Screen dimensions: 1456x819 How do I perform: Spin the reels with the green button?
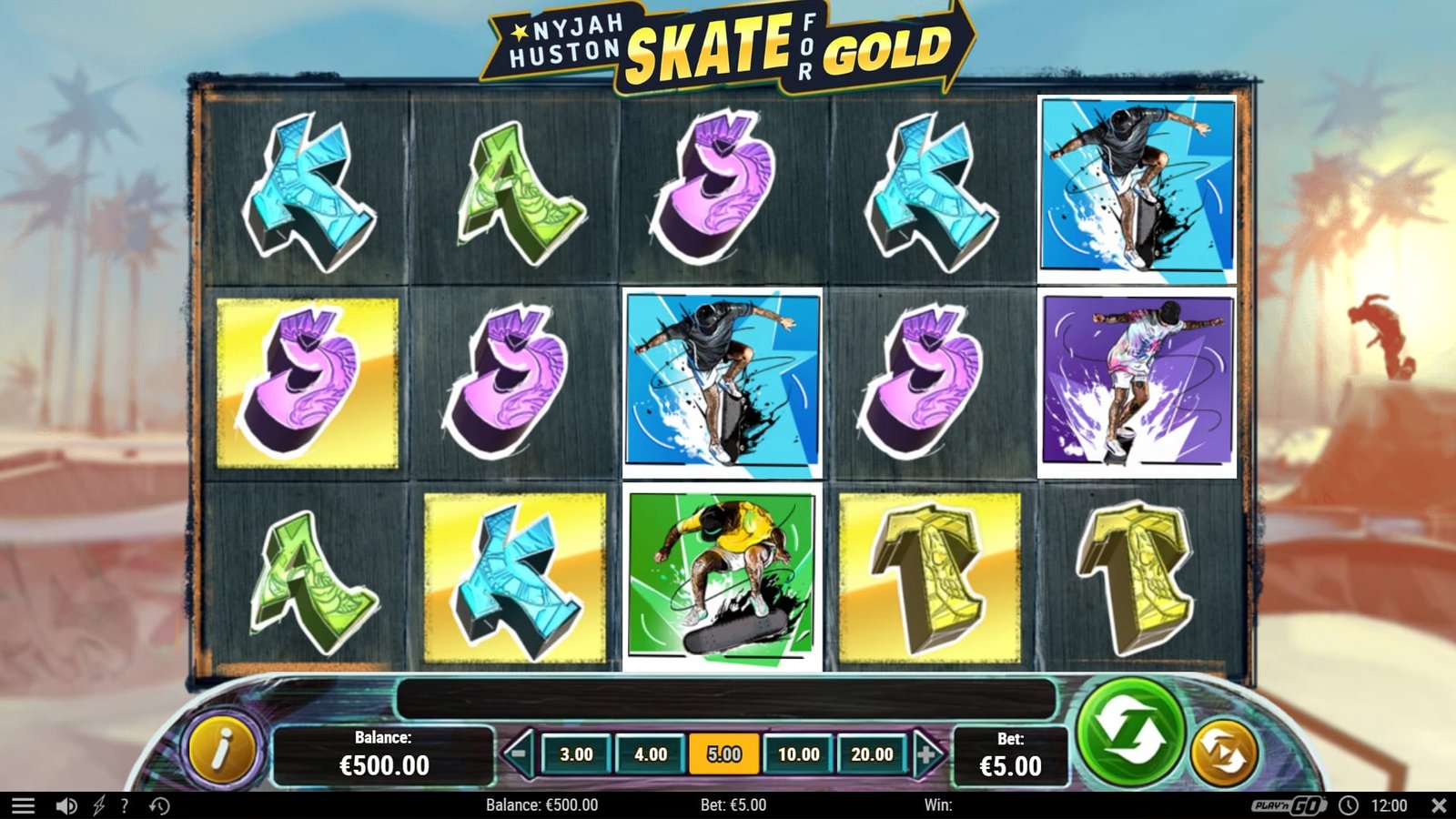pyautogui.click(x=1129, y=731)
